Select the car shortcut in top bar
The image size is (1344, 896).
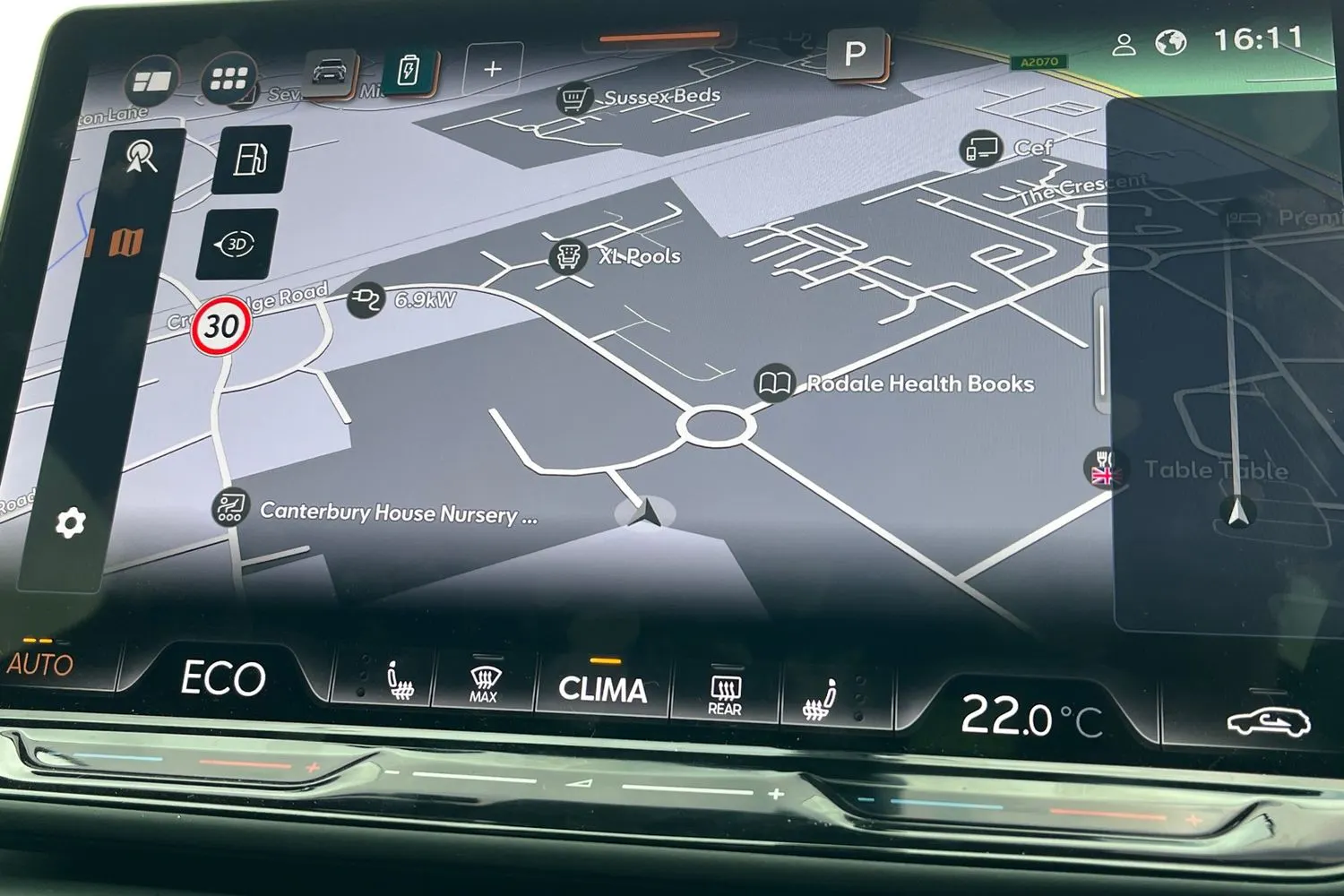(329, 73)
